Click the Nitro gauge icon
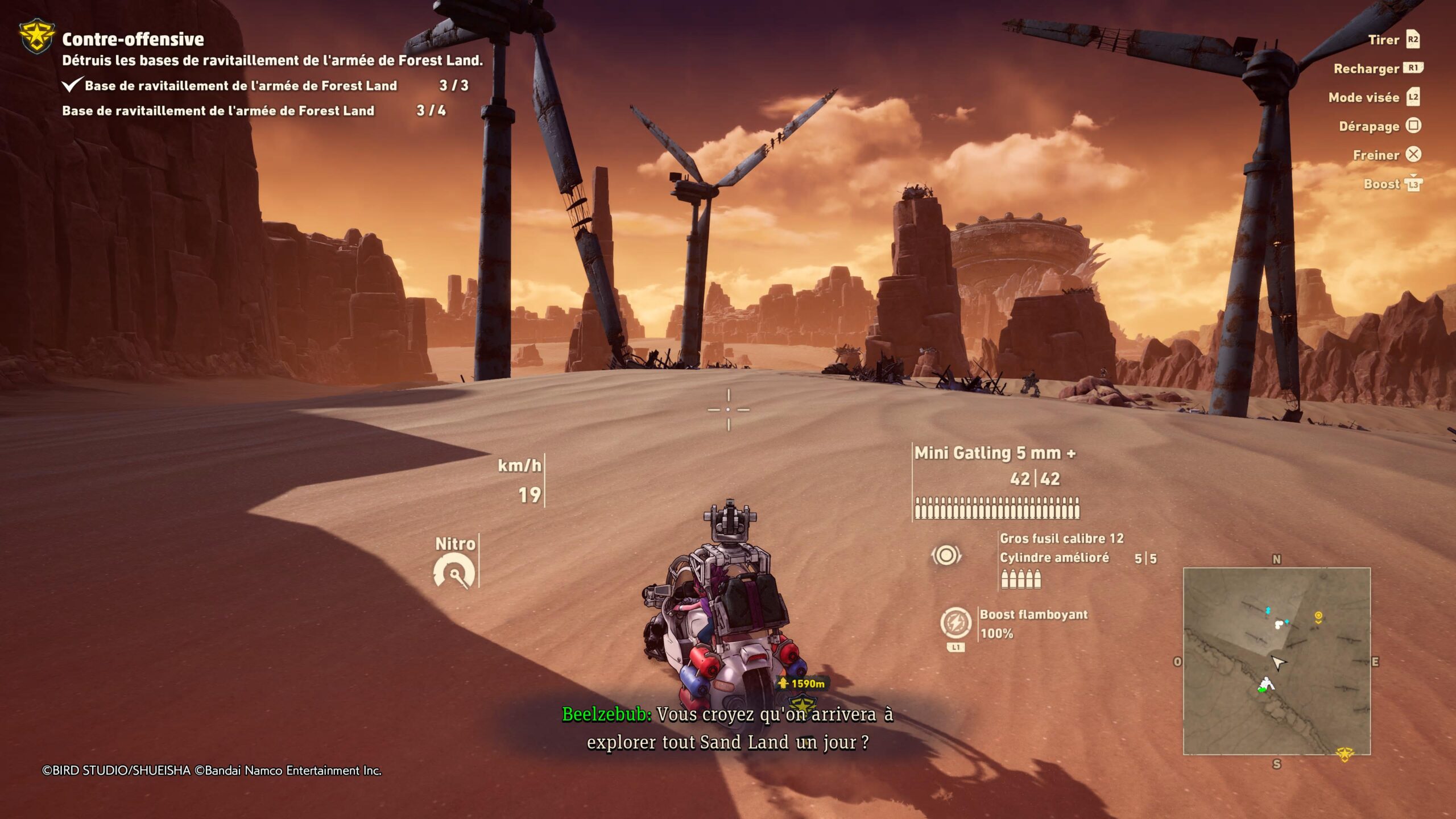This screenshot has height=819, width=1456. pos(454,572)
